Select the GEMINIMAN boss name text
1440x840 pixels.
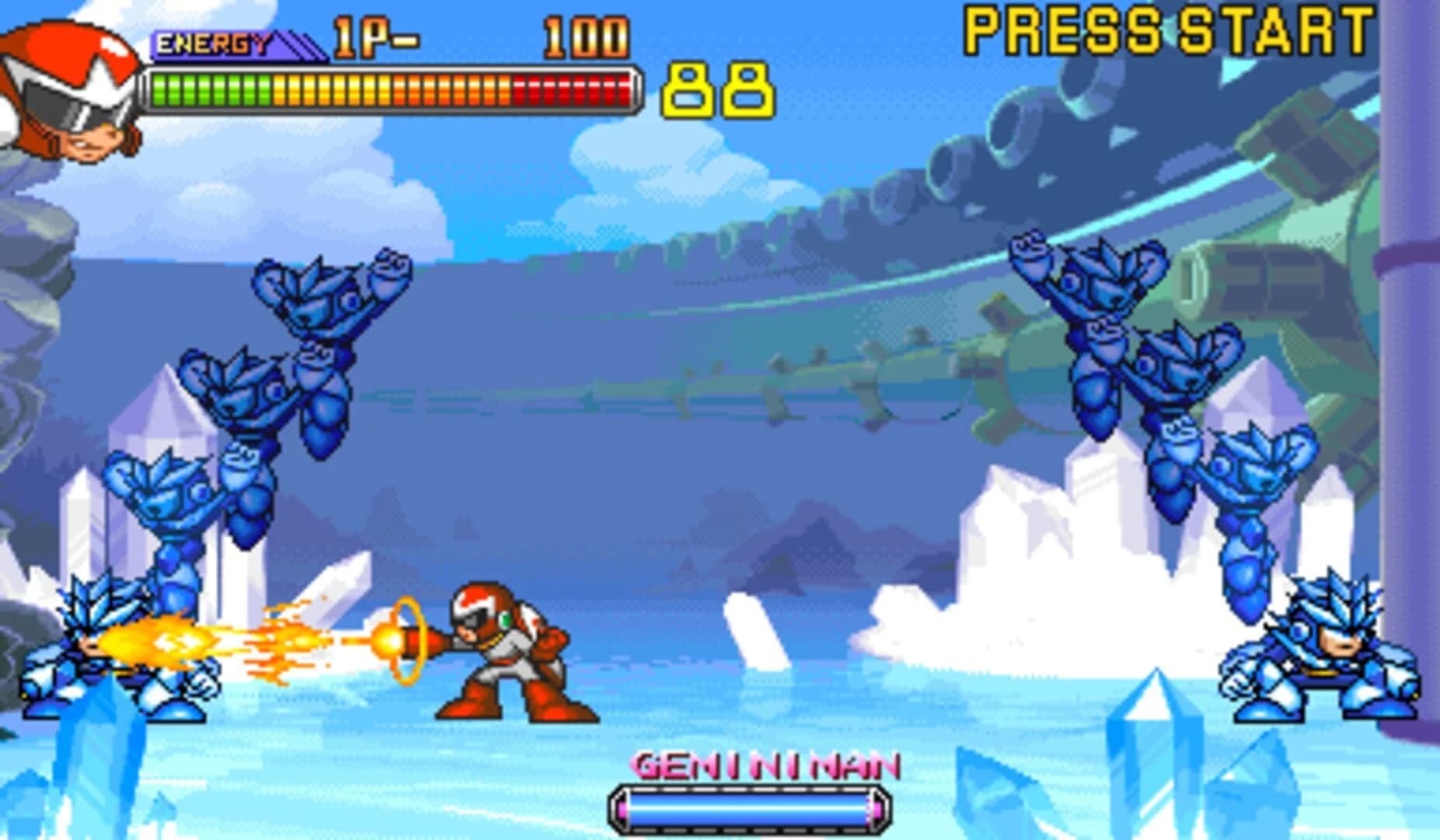(x=766, y=766)
